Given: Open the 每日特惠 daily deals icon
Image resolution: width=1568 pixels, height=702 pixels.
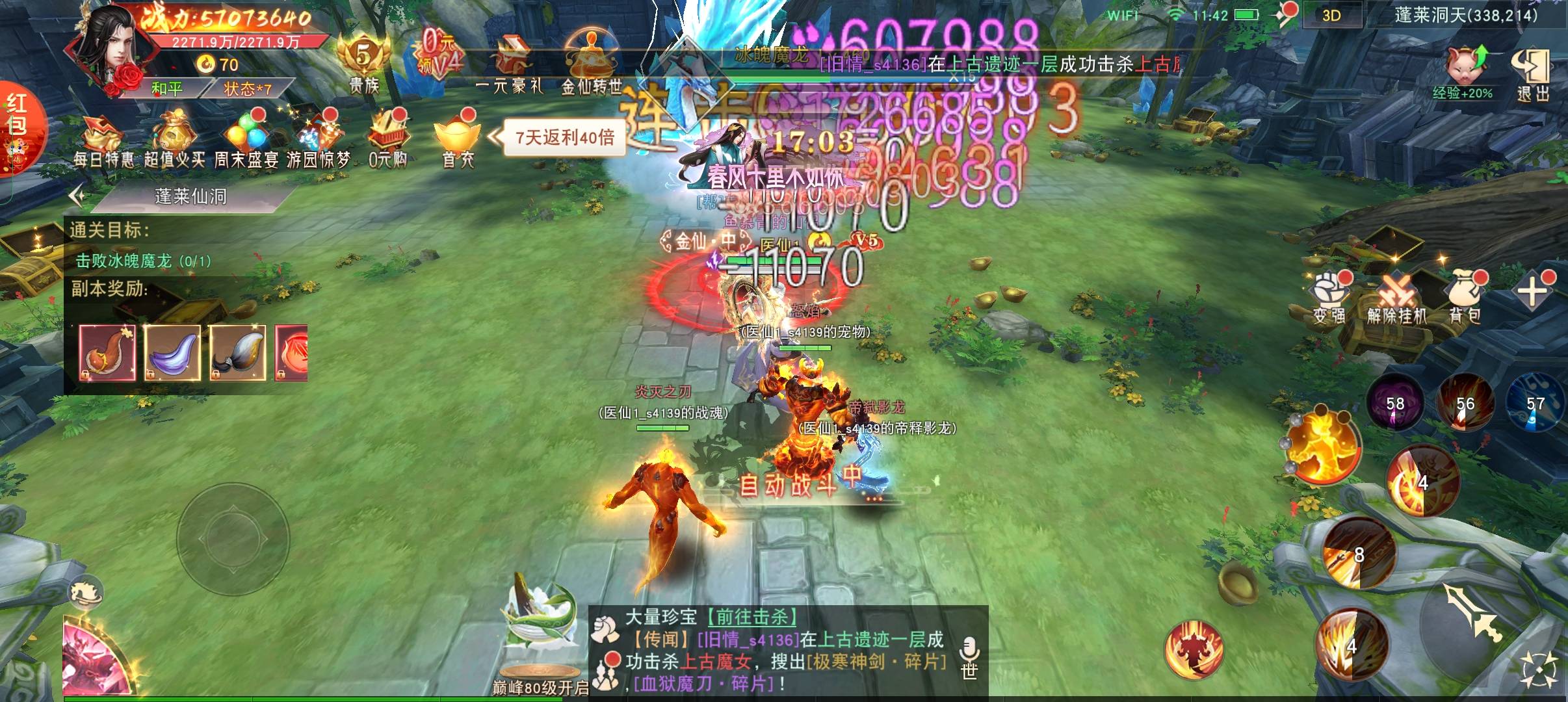Looking at the screenshot, I should 104,140.
